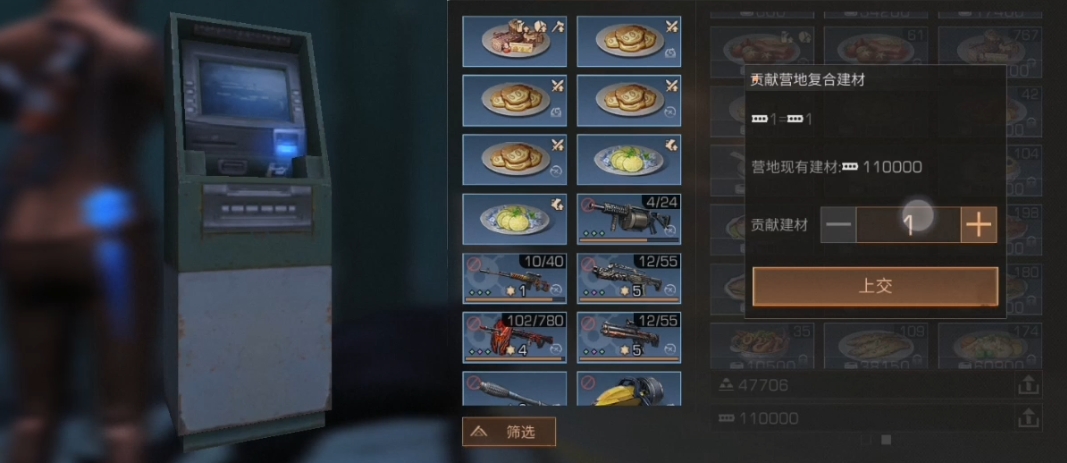Submit the contribution with 上交 button
The width and height of the screenshot is (1067, 463).
[x=875, y=286]
